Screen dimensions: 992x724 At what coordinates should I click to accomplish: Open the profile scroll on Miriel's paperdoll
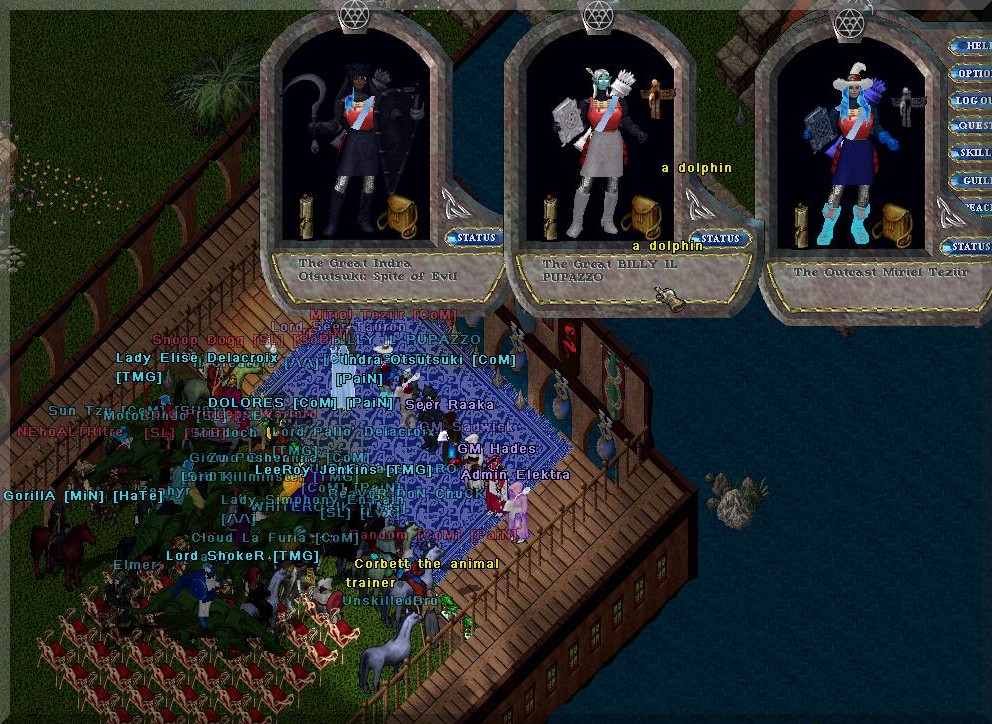click(x=801, y=224)
